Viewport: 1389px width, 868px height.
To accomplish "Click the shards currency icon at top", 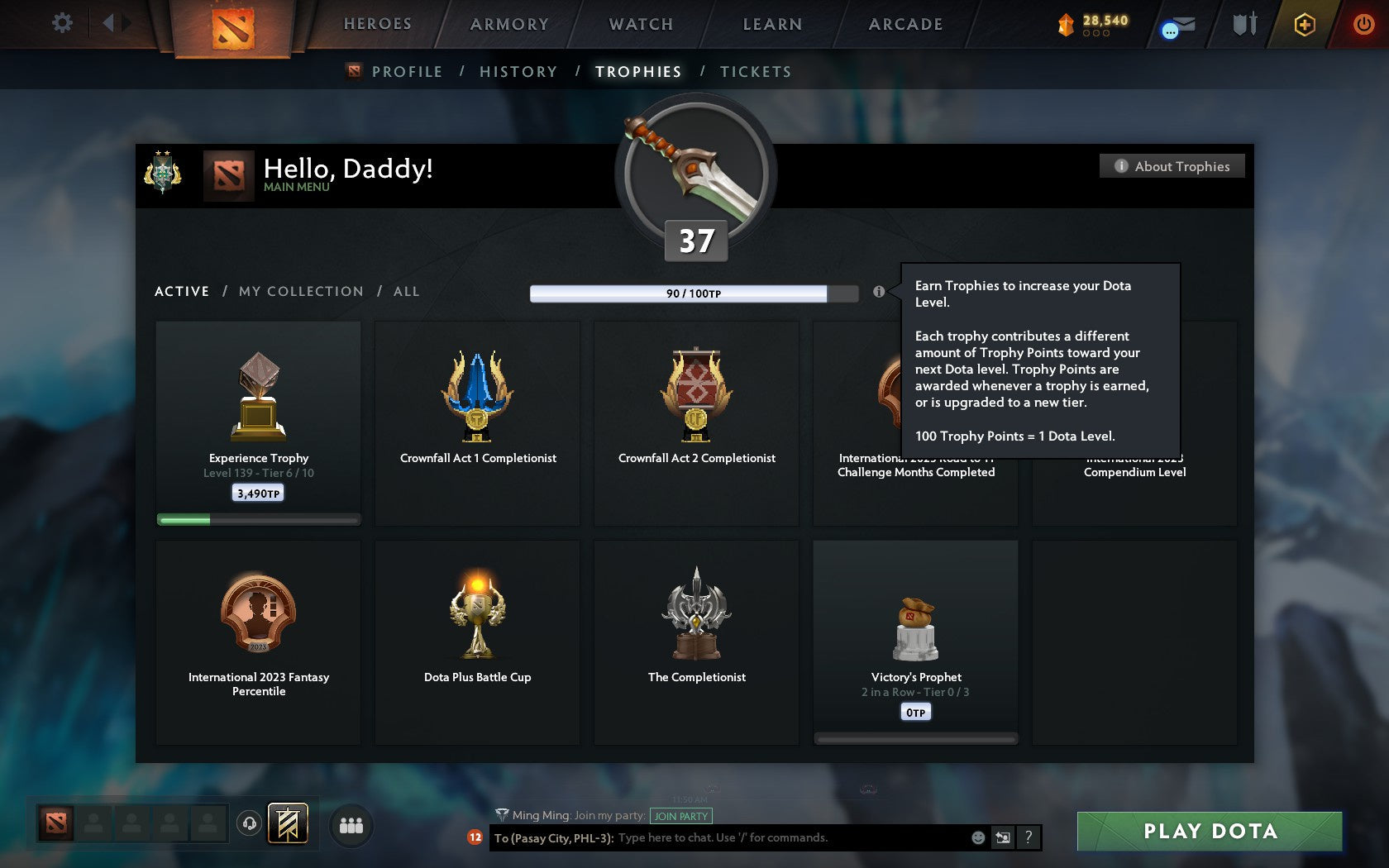I will (1066, 24).
